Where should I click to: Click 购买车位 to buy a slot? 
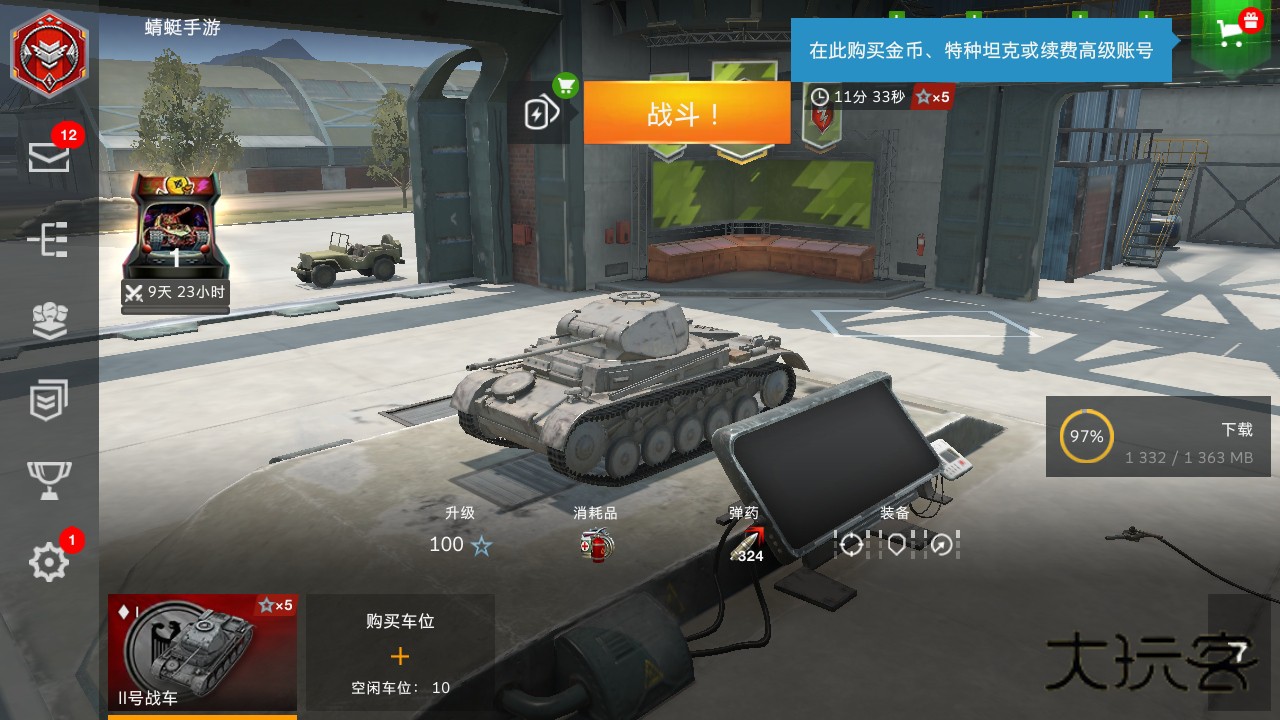[x=400, y=650]
